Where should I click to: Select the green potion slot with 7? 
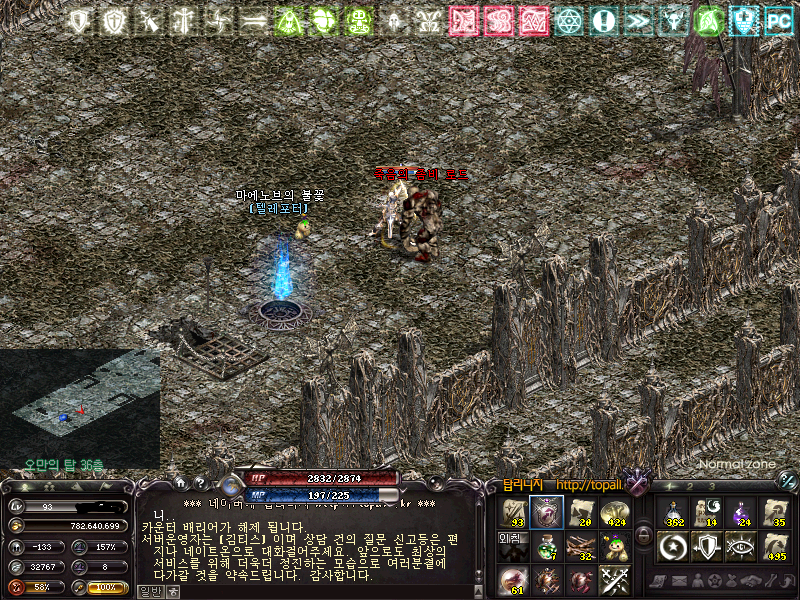(x=546, y=546)
